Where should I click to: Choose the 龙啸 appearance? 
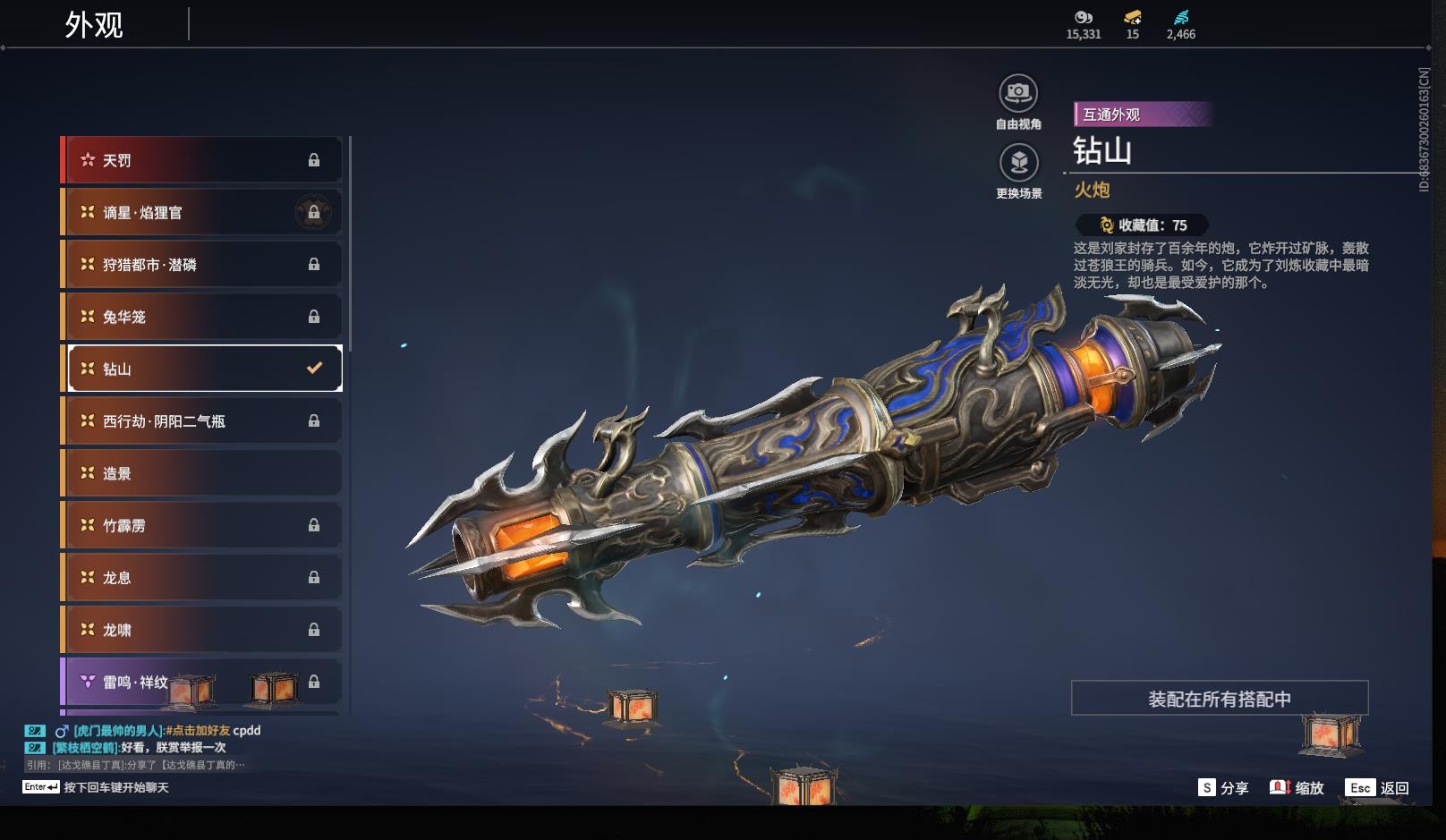(201, 630)
